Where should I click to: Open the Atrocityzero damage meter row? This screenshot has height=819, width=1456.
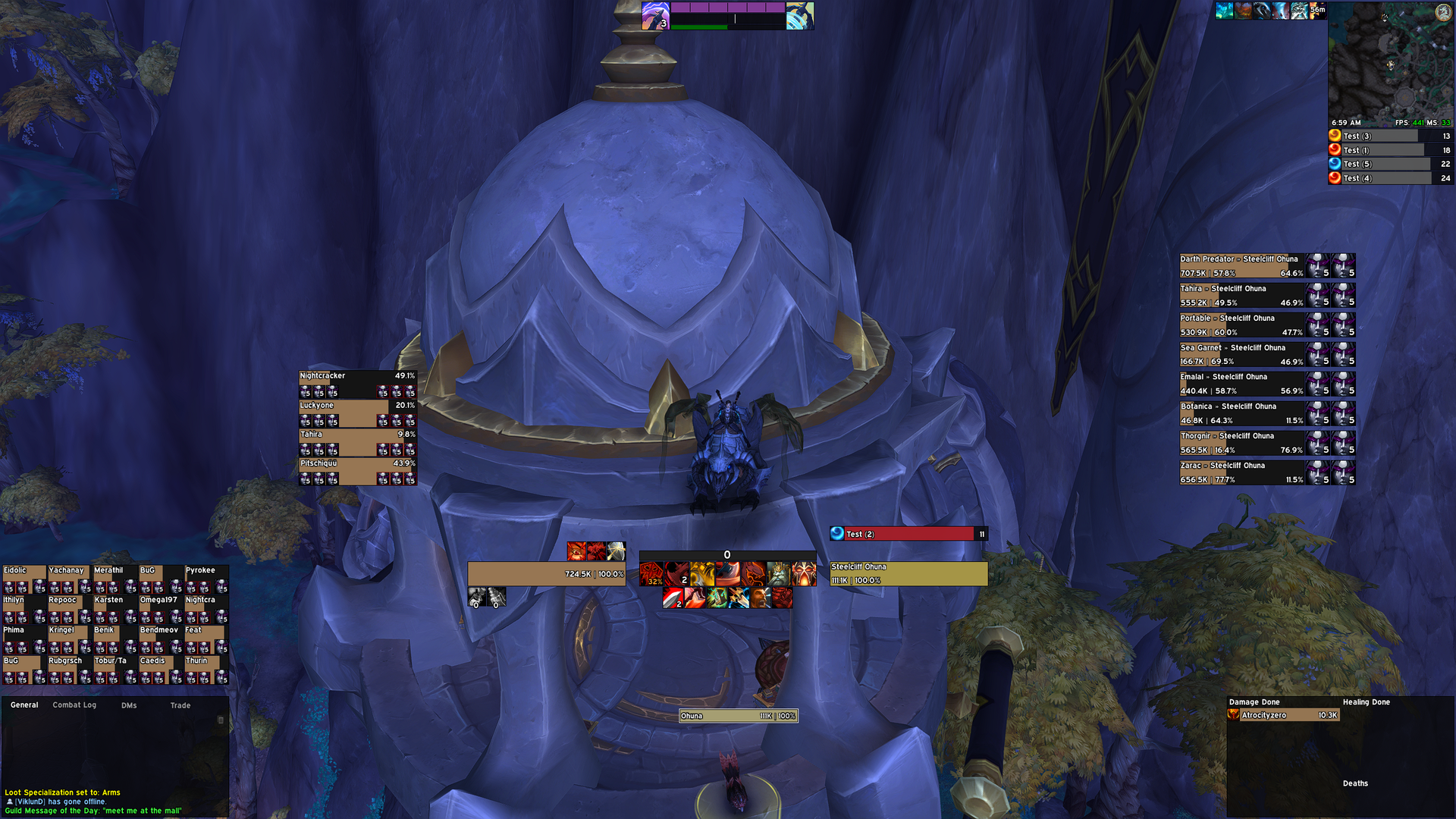click(x=1284, y=715)
